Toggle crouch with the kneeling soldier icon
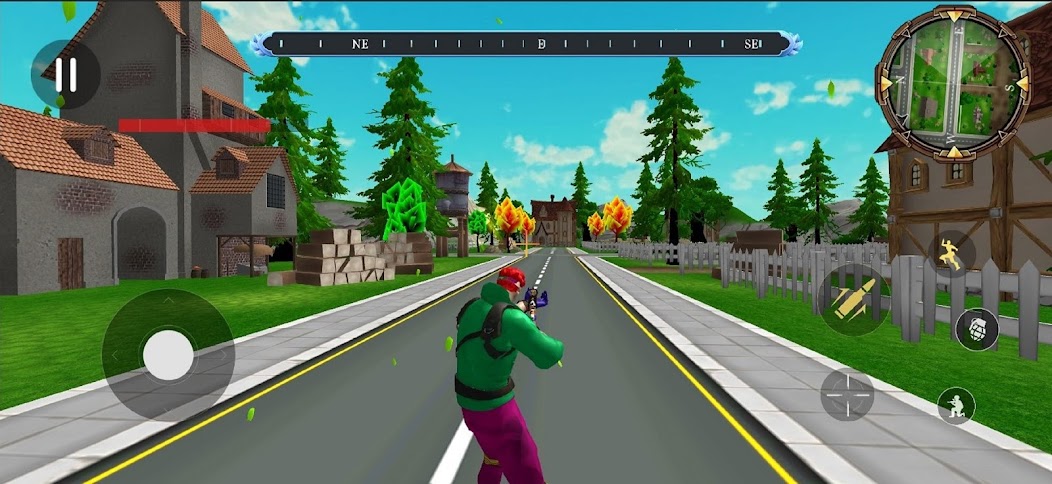 [956, 405]
